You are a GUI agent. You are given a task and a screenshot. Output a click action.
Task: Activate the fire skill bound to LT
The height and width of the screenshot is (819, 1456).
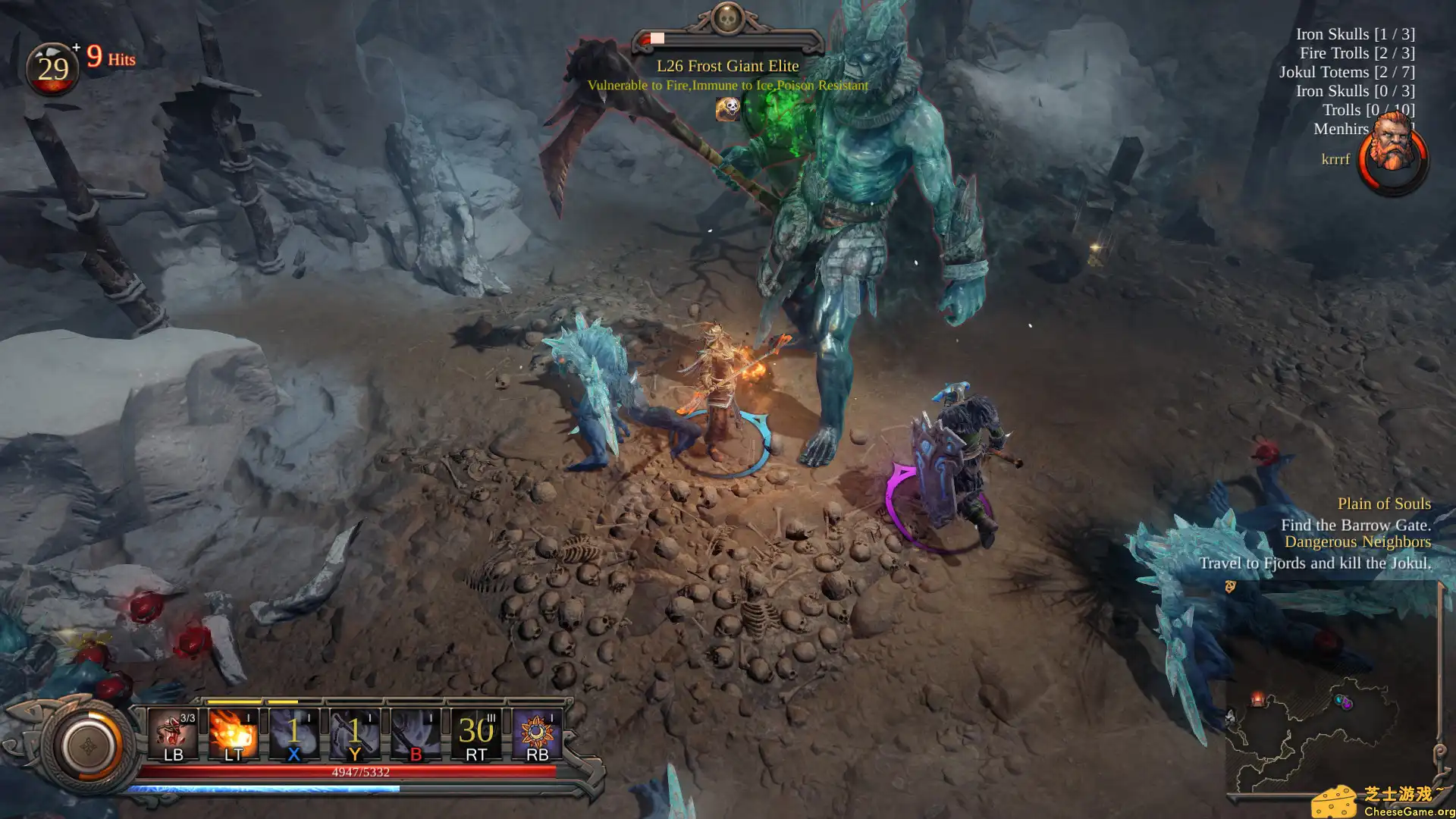pyautogui.click(x=232, y=732)
